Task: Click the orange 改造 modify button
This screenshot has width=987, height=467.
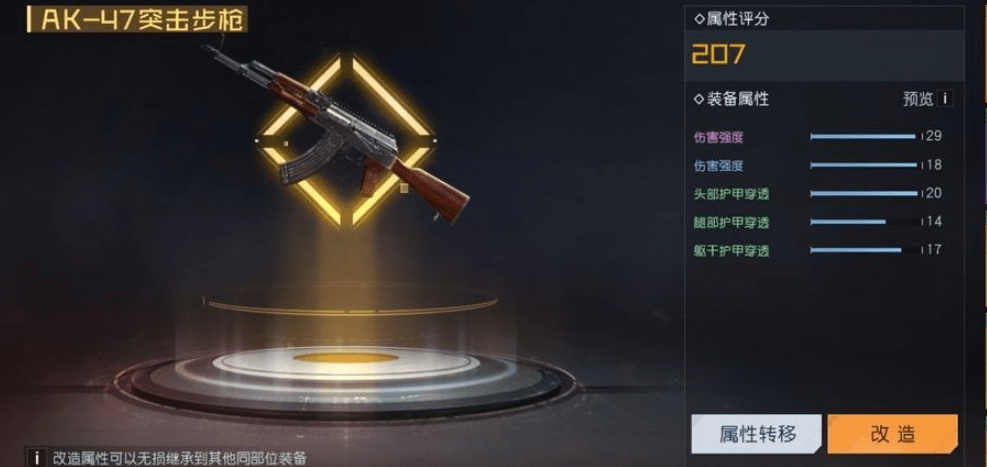Action: (x=892, y=434)
